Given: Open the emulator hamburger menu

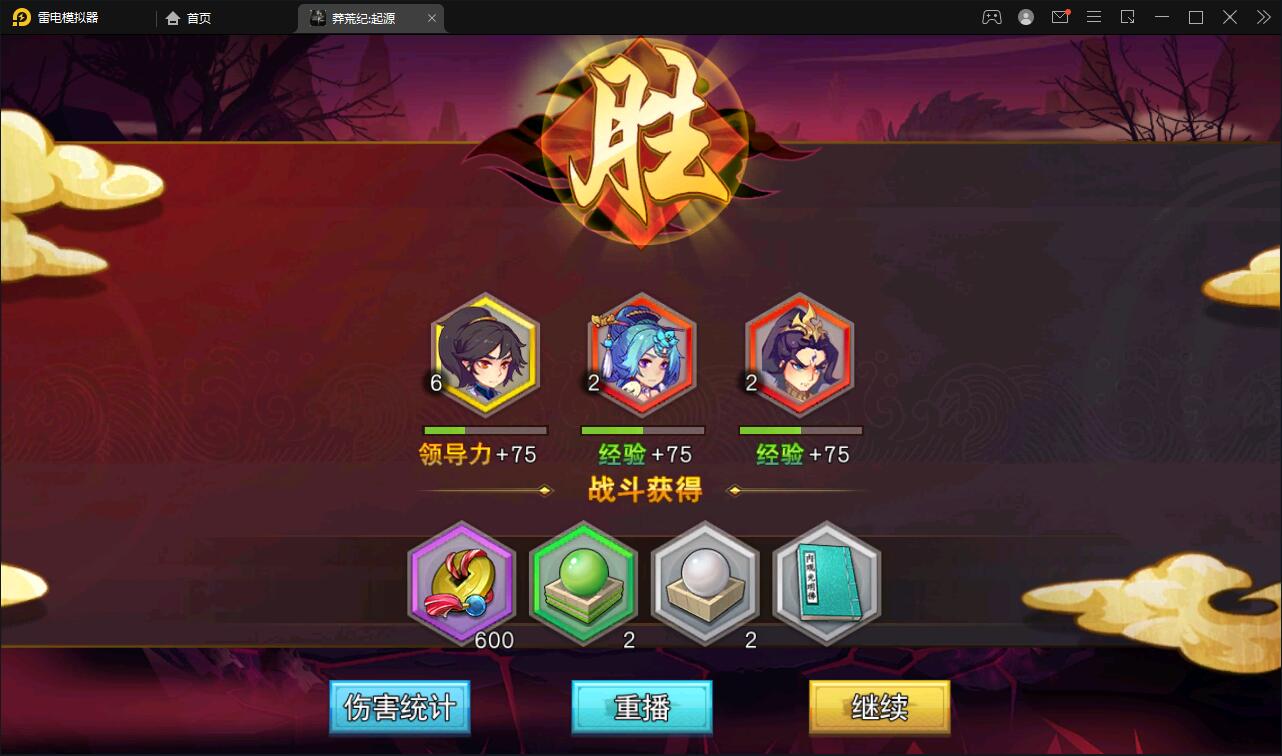Looking at the screenshot, I should pyautogui.click(x=1093, y=16).
